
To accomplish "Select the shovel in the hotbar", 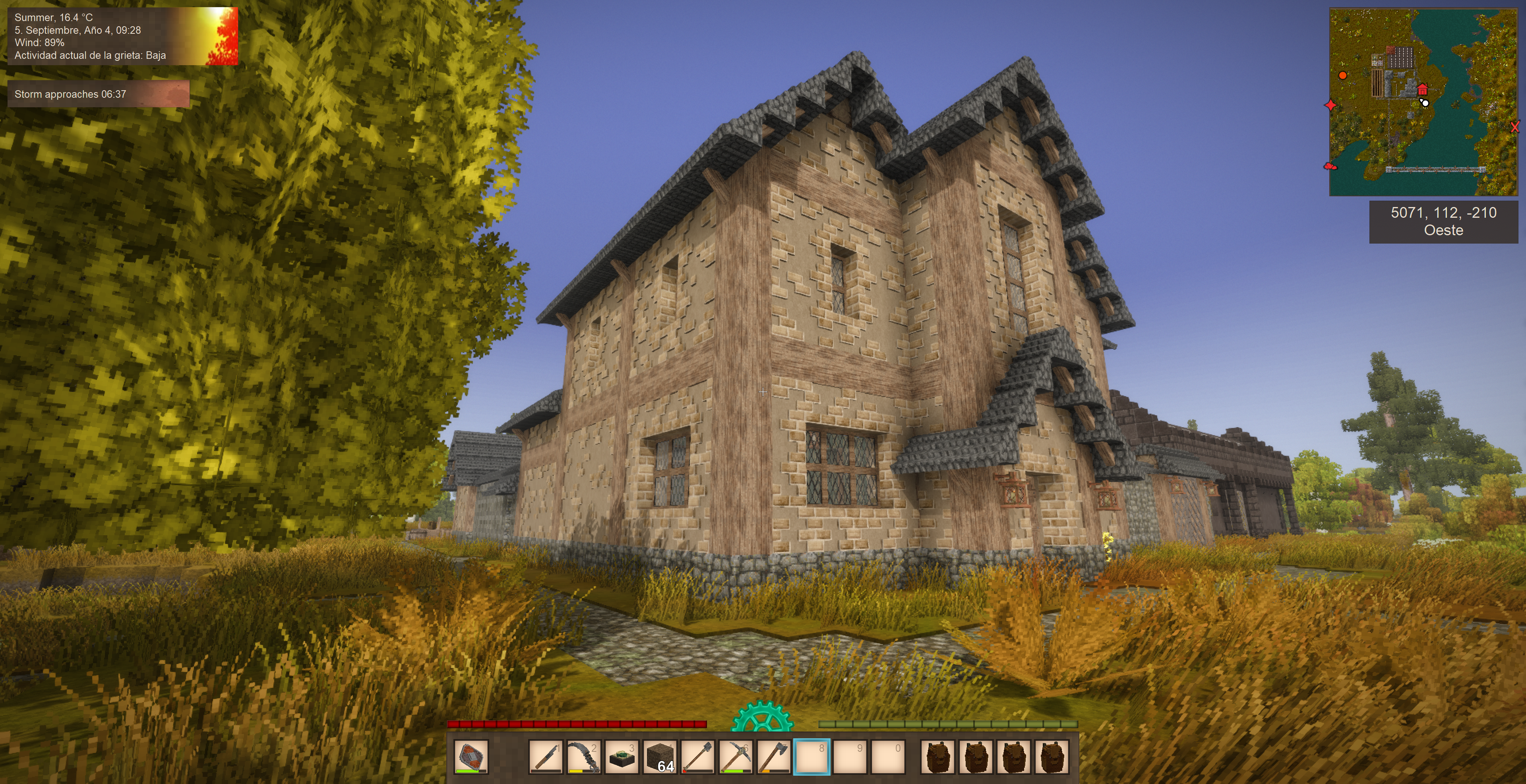I will 698,756.
